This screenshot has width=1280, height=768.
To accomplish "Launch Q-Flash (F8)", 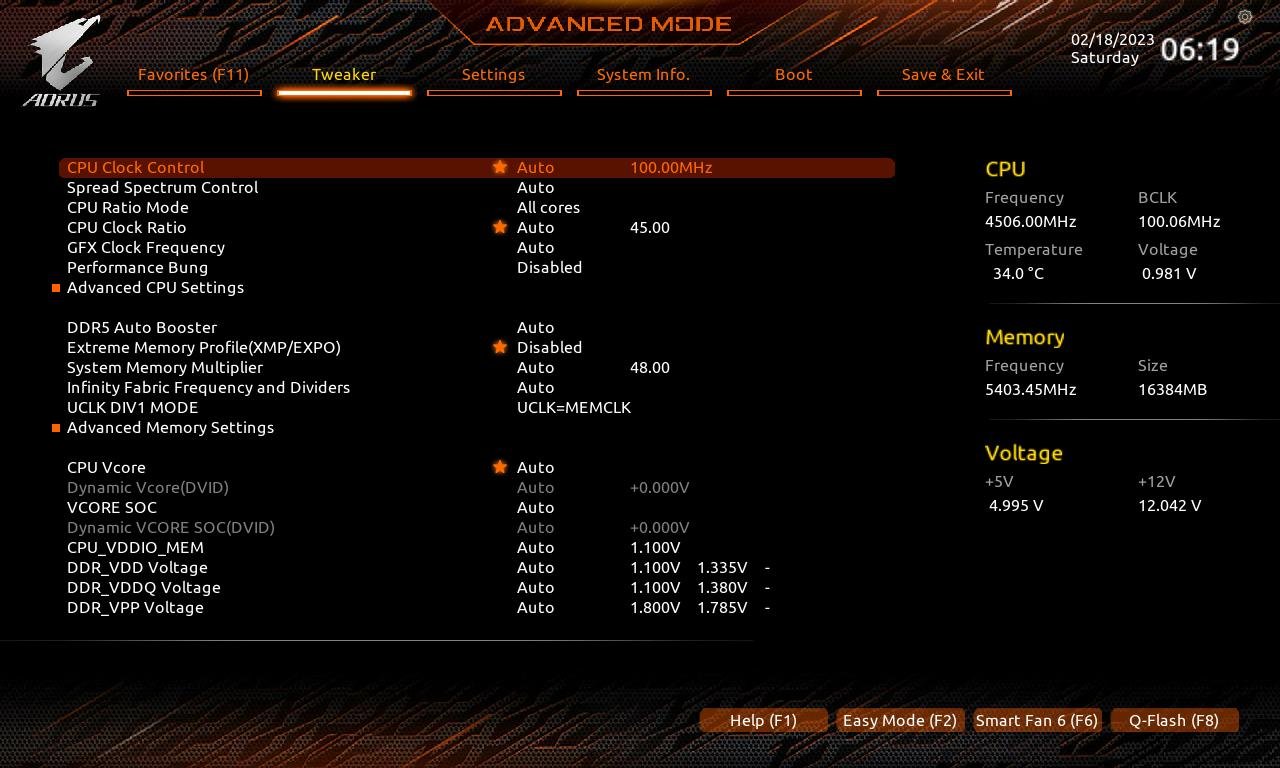I will [1174, 720].
